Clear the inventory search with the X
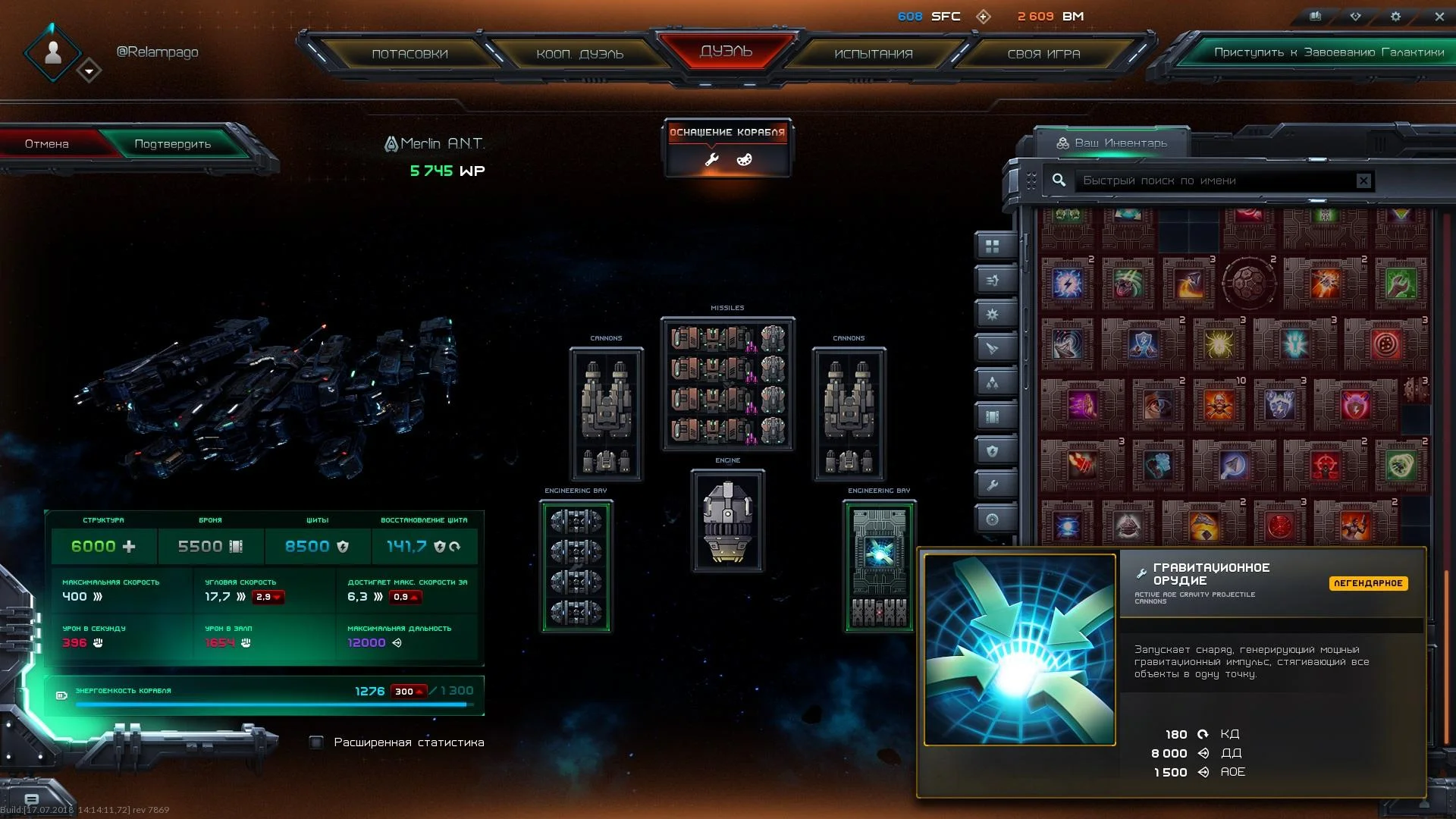1456x819 pixels. click(1363, 180)
